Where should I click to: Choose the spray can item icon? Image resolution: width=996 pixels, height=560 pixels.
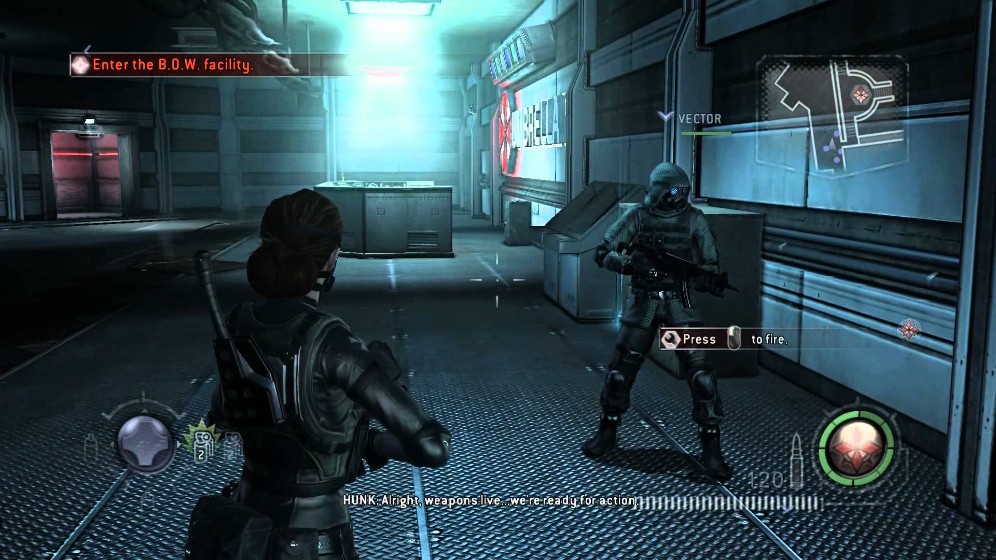(91, 447)
